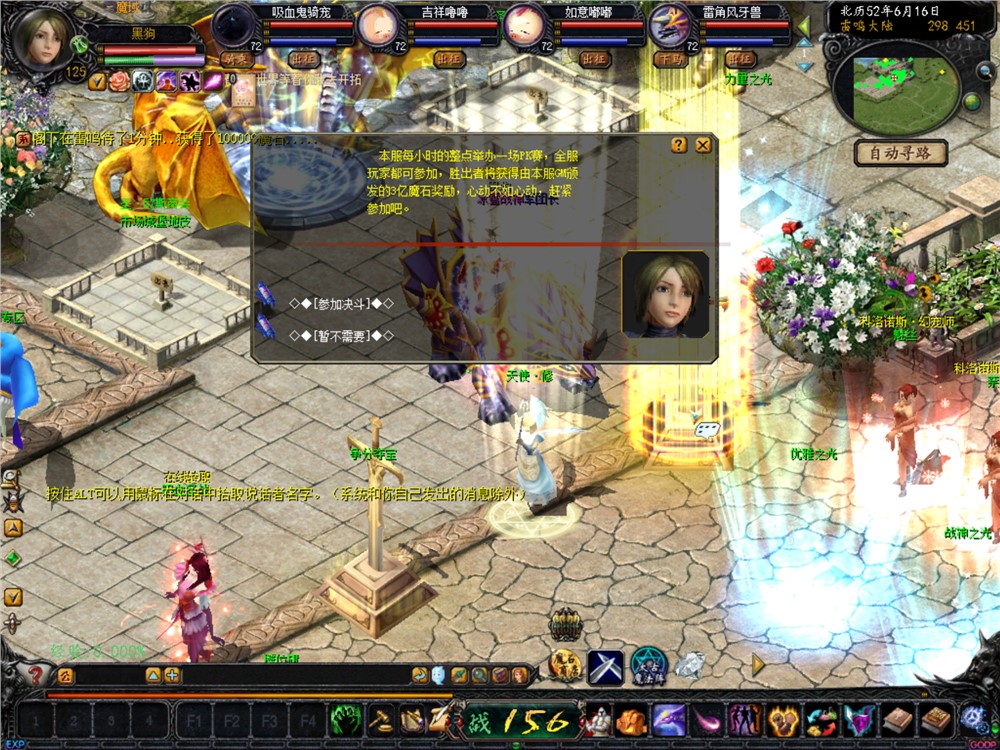
Task: Open the red question mark help button
Action: click(37, 676)
